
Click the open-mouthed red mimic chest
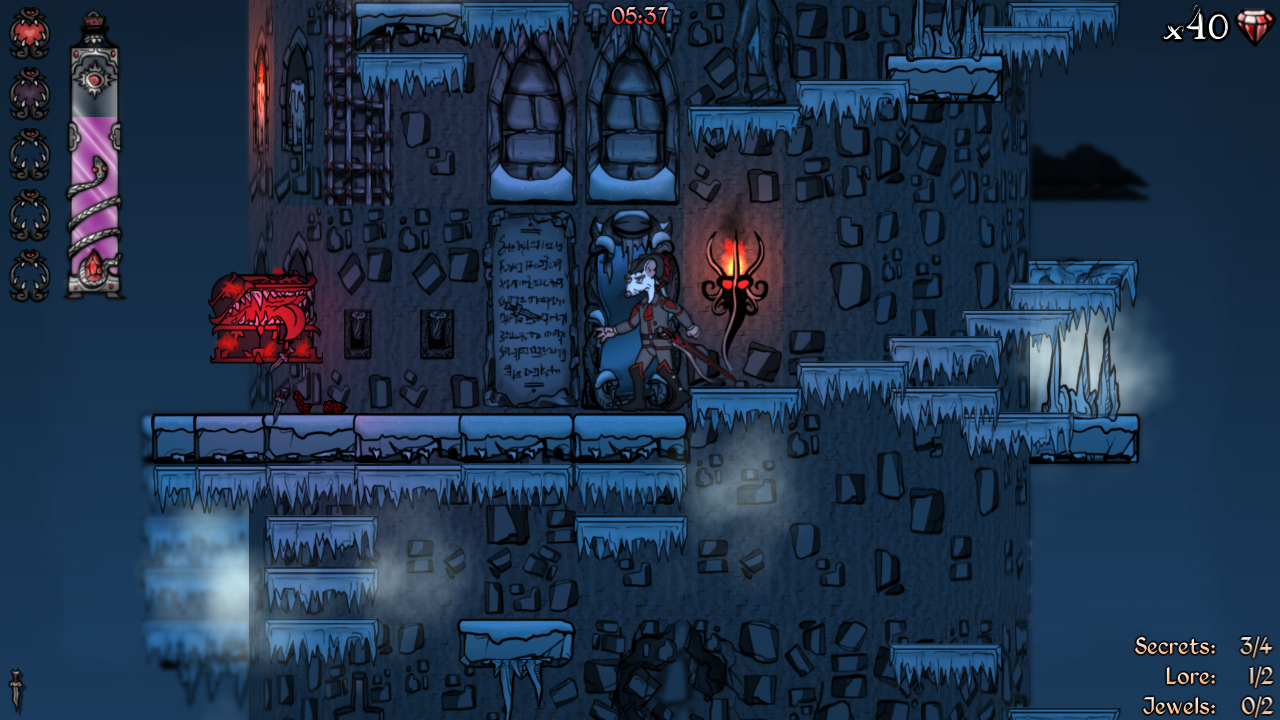[x=262, y=316]
